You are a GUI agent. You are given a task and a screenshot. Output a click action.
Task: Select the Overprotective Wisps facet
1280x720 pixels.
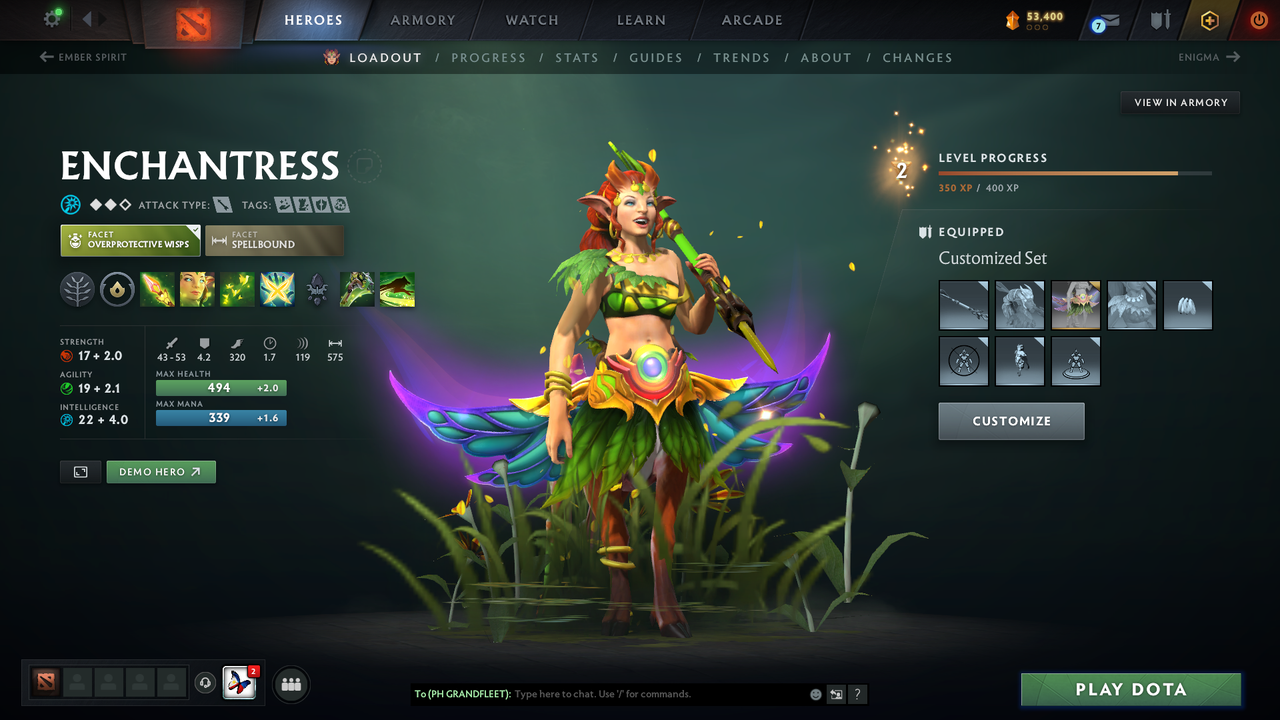130,240
